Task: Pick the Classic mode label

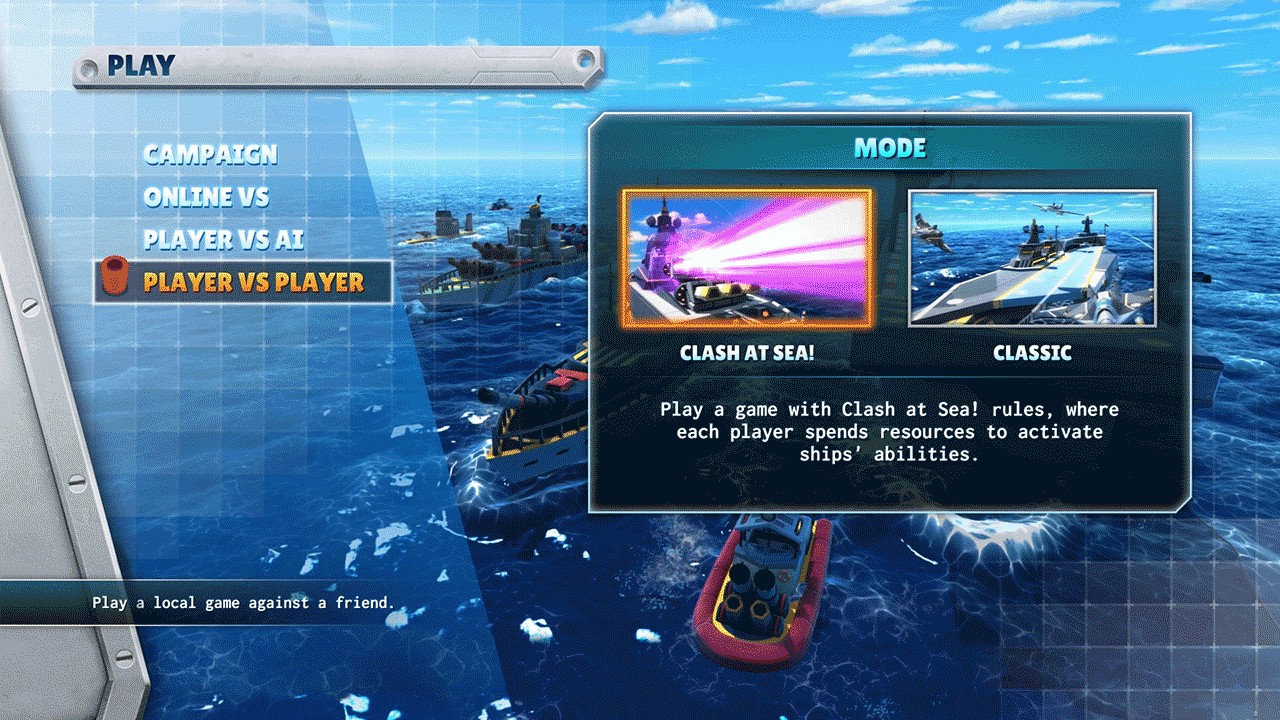Action: (1031, 352)
